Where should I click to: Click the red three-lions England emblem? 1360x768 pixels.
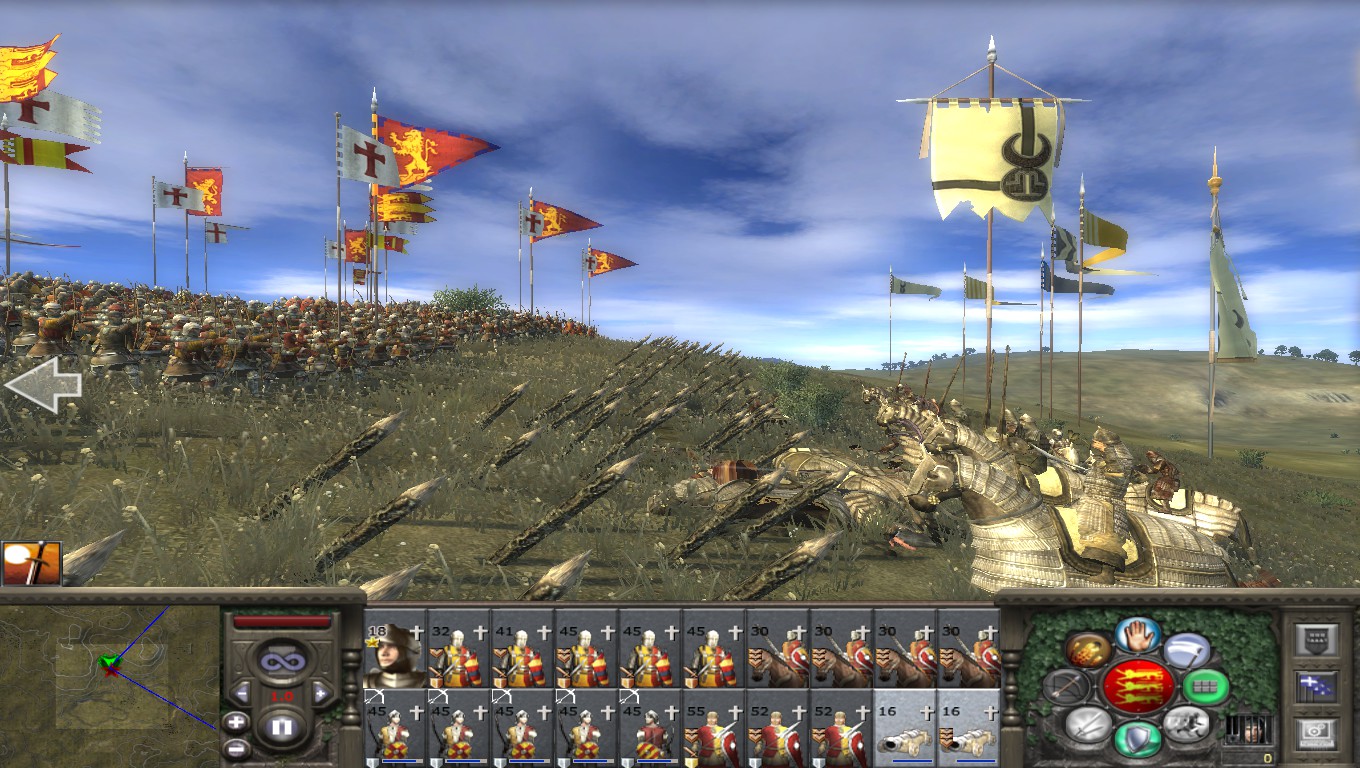point(1138,686)
